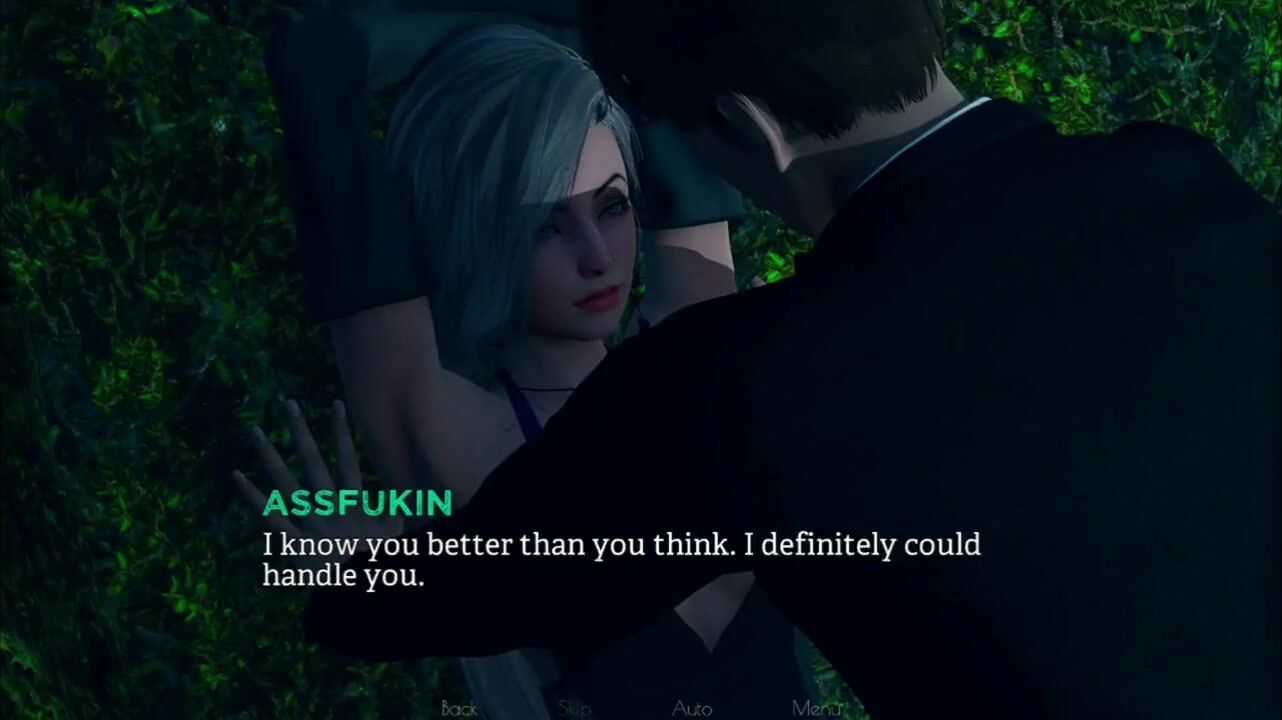Activate the Skip button
The image size is (1282, 720).
(x=575, y=708)
